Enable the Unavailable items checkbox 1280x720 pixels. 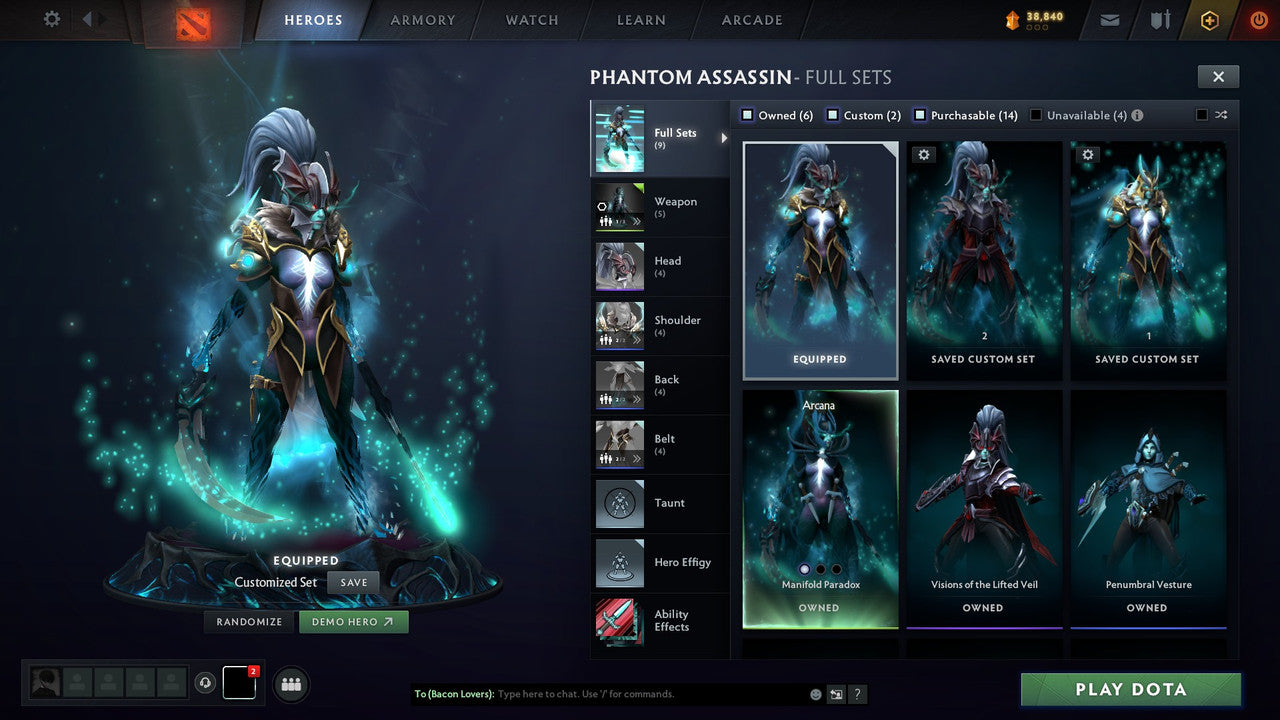tap(1037, 114)
